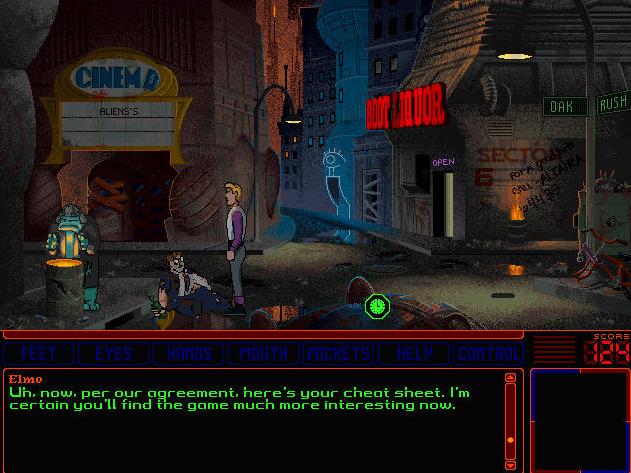The height and width of the screenshot is (473, 631).
Task: Select the FEET walk action
Action: (39, 353)
